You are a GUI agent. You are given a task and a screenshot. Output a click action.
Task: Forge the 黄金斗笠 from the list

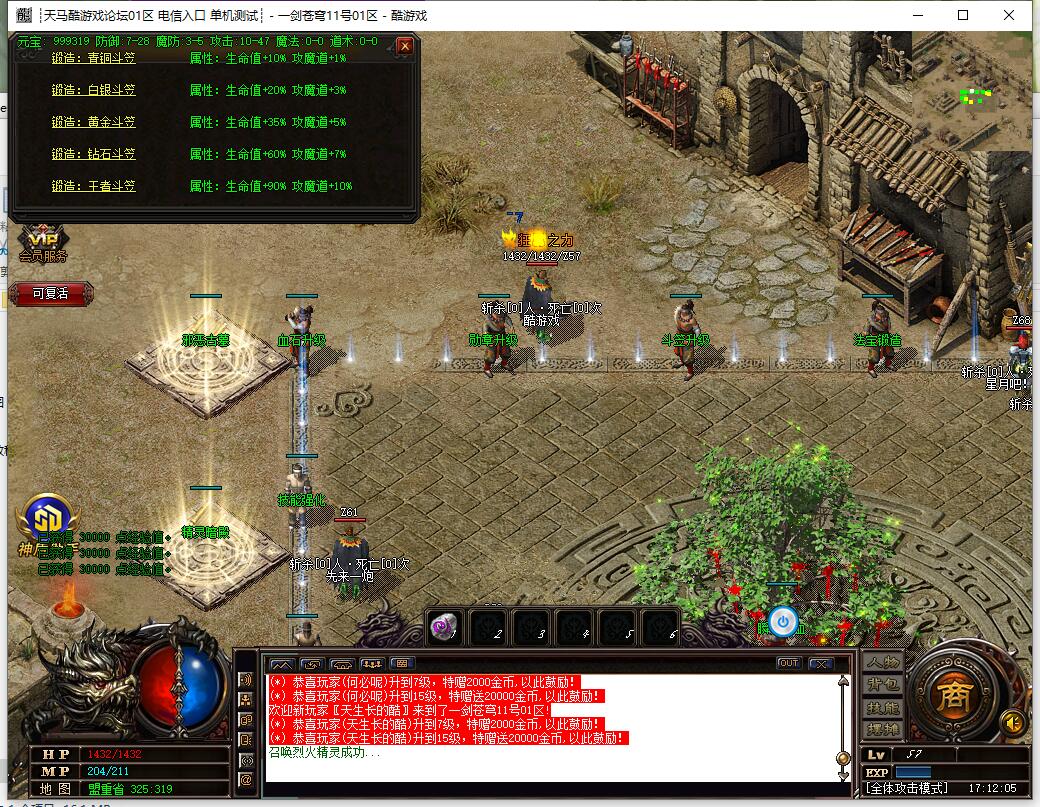[93, 122]
